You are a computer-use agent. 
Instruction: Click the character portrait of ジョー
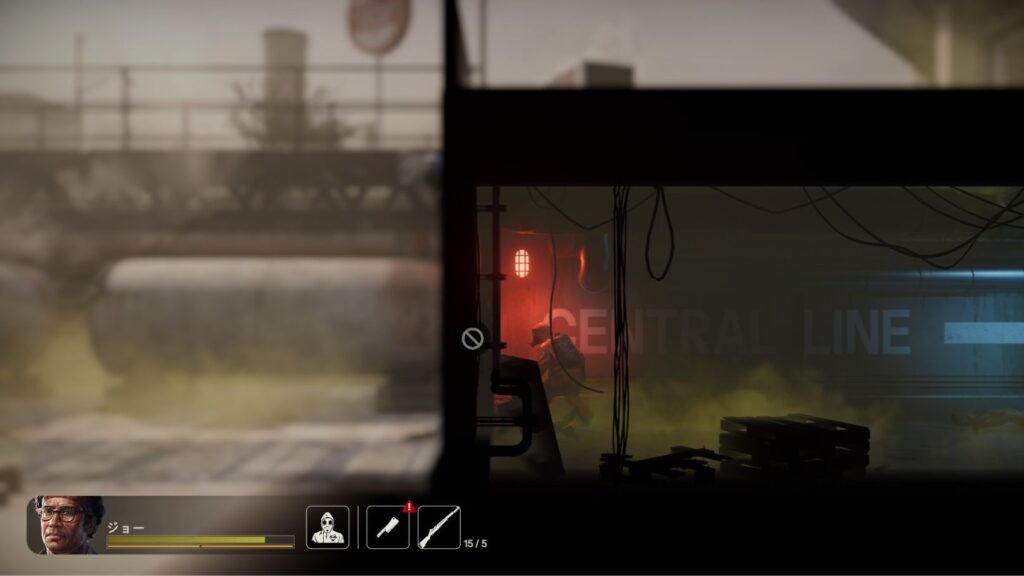click(66, 525)
